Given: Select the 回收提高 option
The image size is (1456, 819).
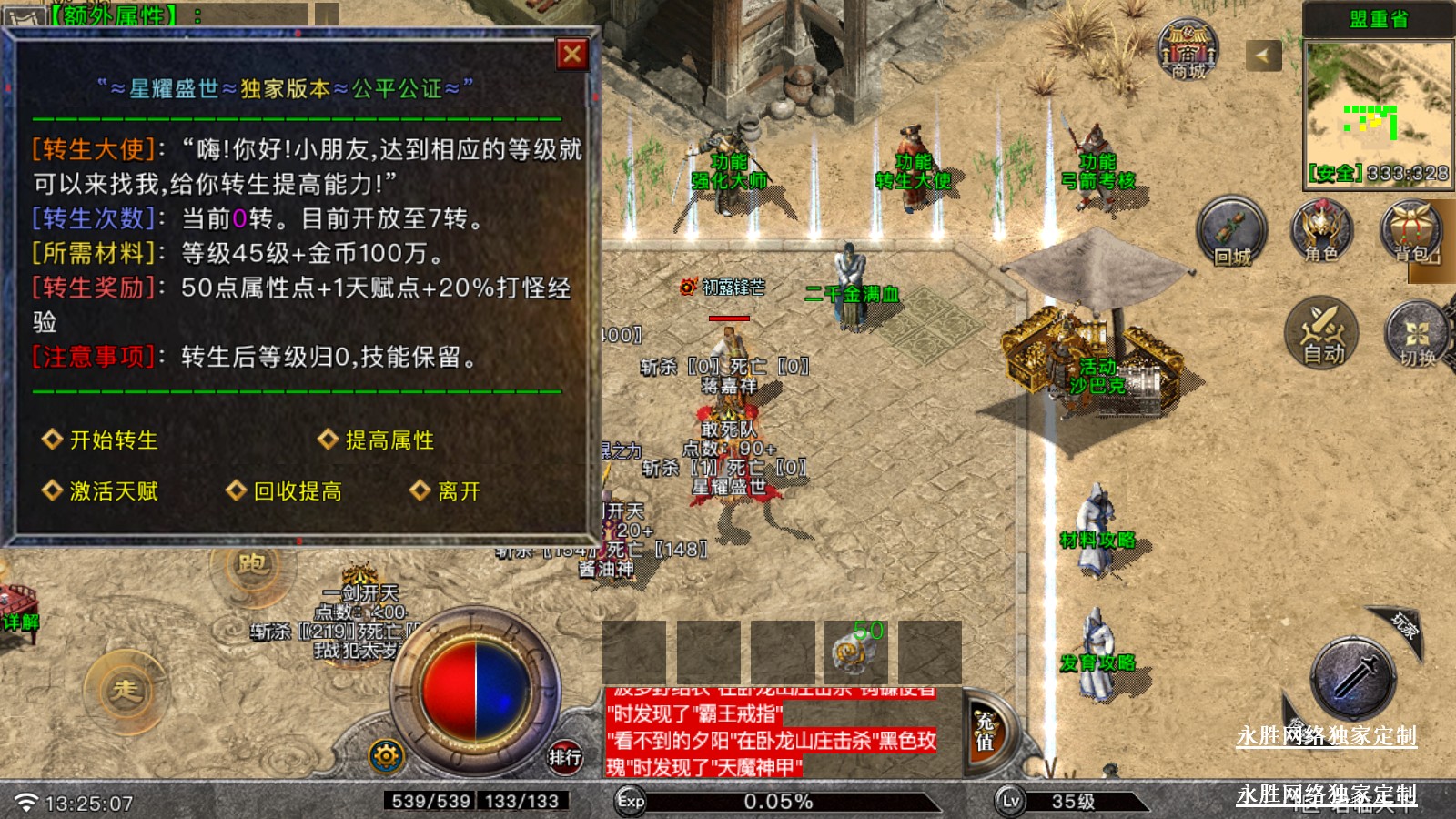Looking at the screenshot, I should tap(297, 491).
